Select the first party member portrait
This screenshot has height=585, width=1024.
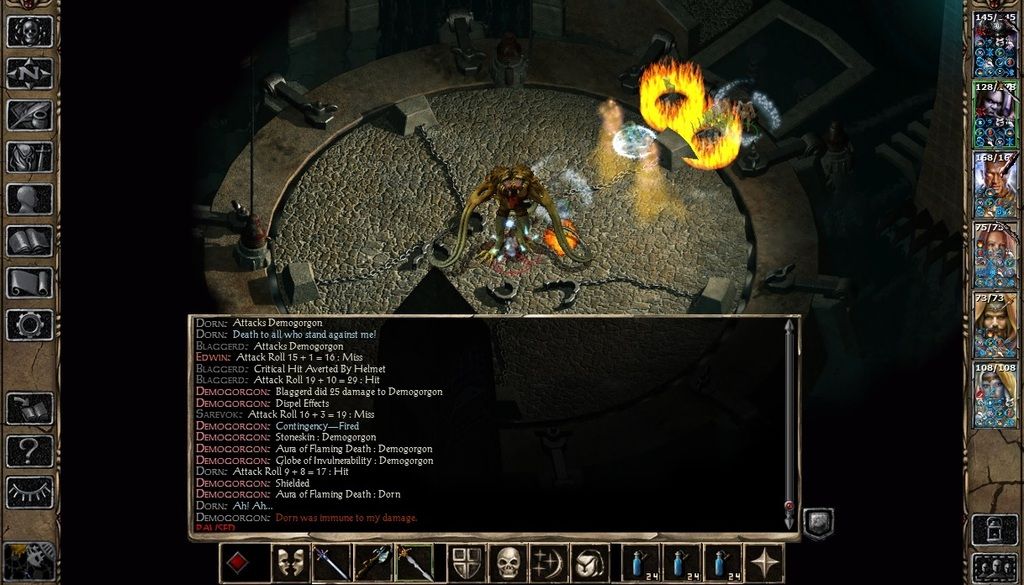coord(995,44)
